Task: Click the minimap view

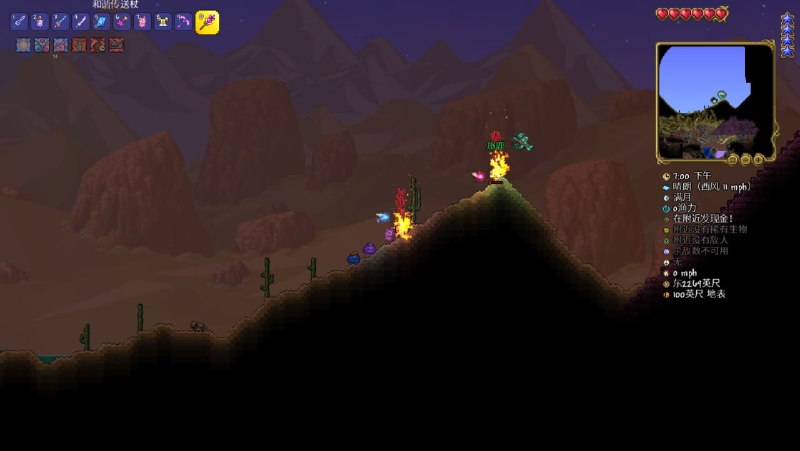Action: pyautogui.click(x=714, y=100)
